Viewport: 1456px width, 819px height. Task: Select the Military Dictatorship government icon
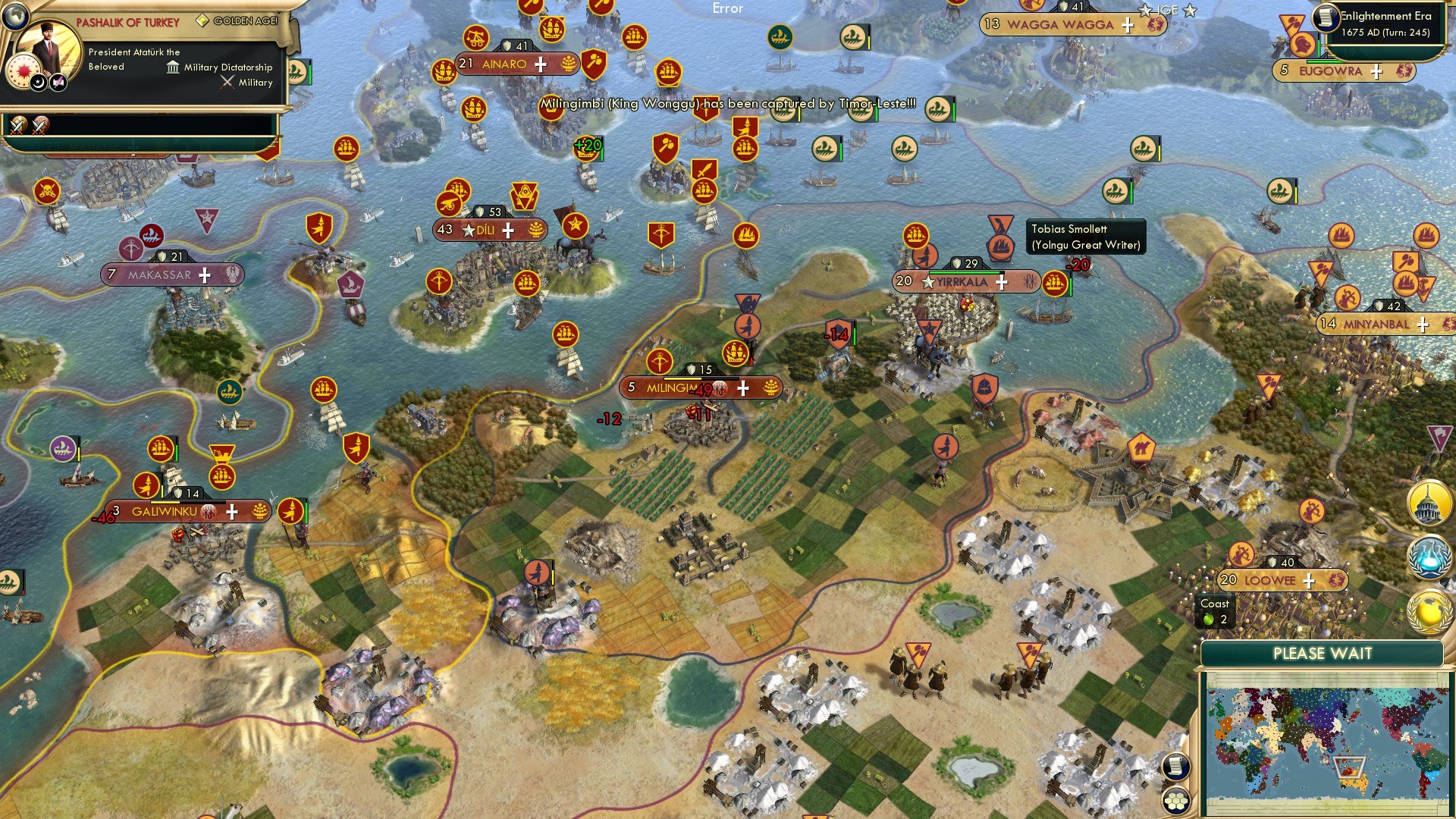coord(171,67)
